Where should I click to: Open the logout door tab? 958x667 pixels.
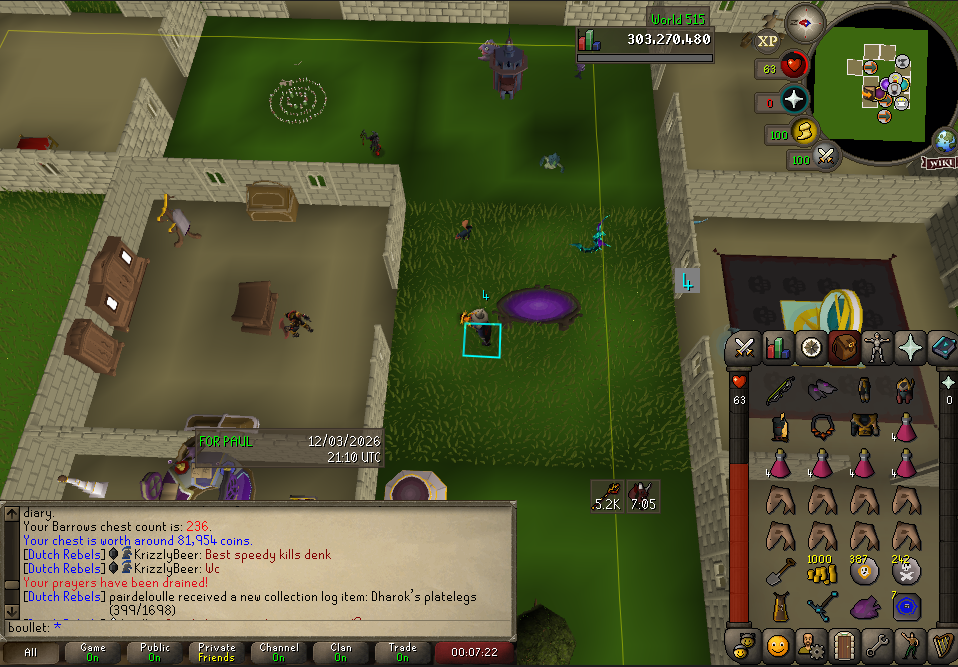pyautogui.click(x=846, y=643)
